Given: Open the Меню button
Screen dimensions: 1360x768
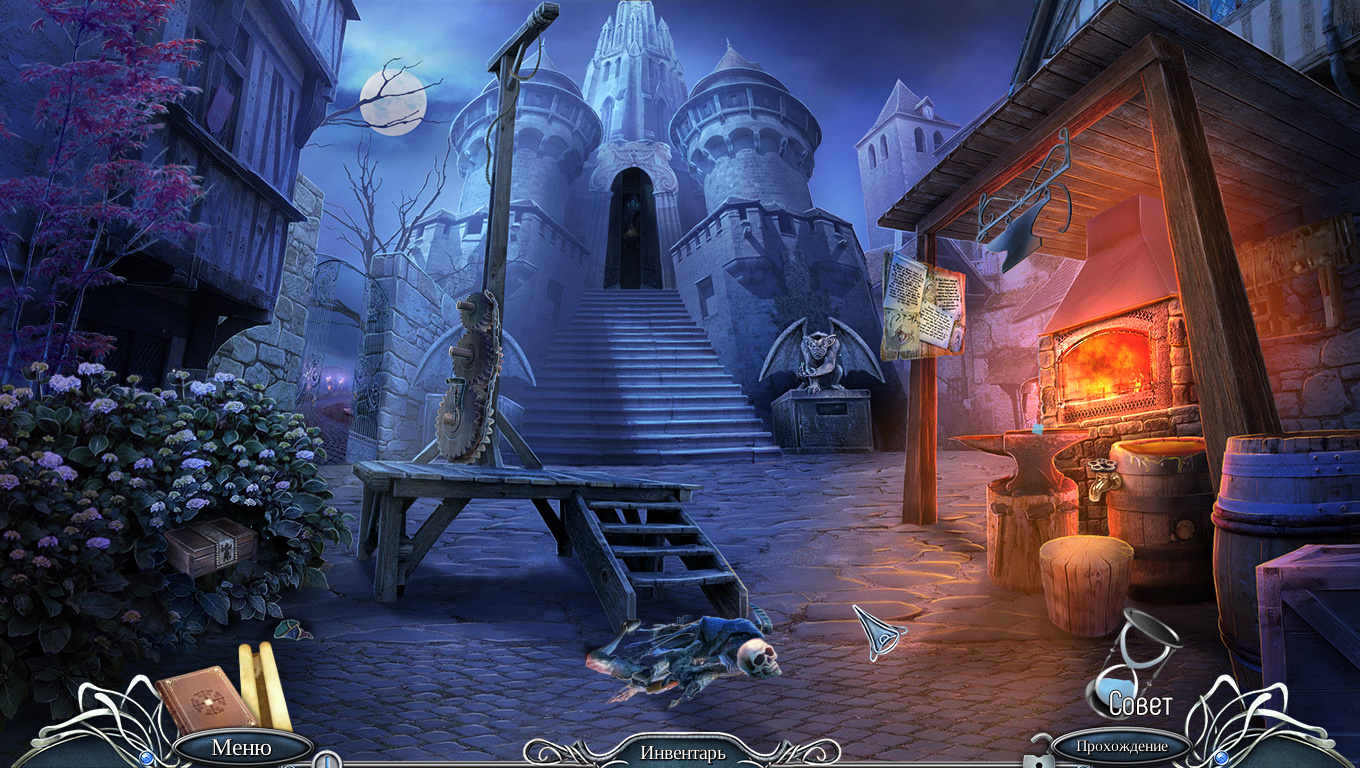Looking at the screenshot, I should tap(241, 747).
